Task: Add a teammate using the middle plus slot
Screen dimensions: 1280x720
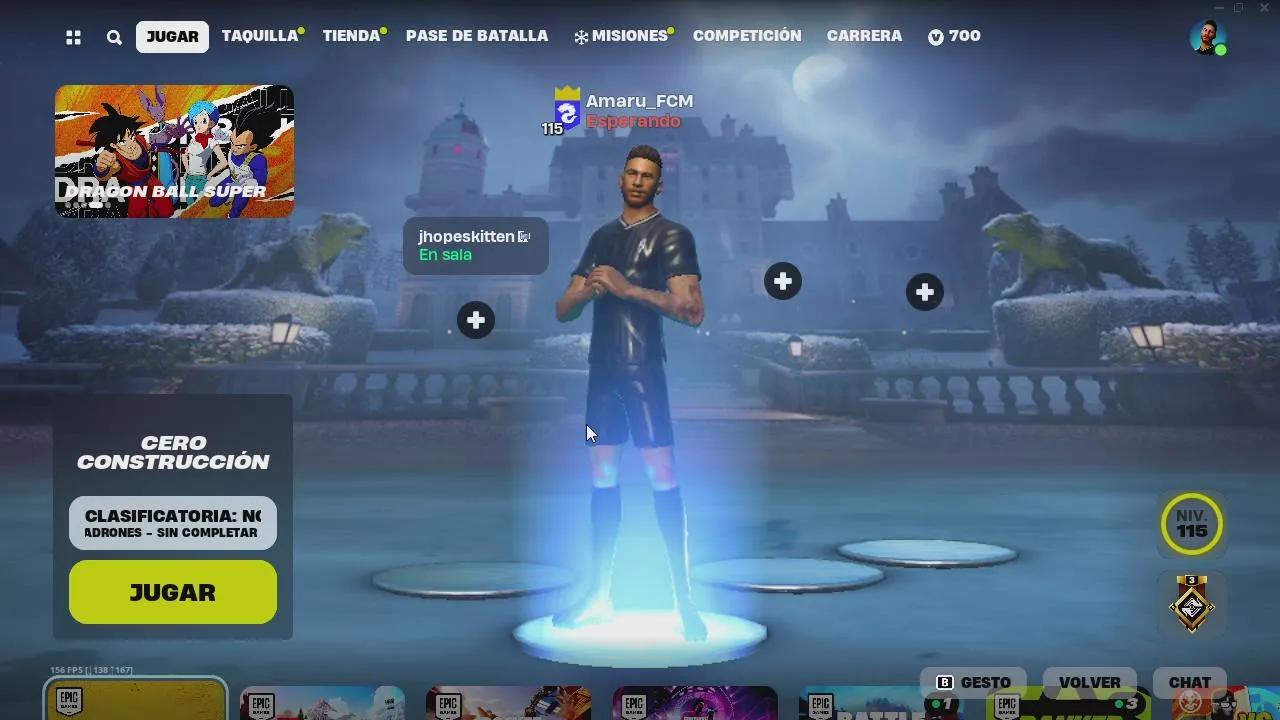Action: click(x=782, y=281)
